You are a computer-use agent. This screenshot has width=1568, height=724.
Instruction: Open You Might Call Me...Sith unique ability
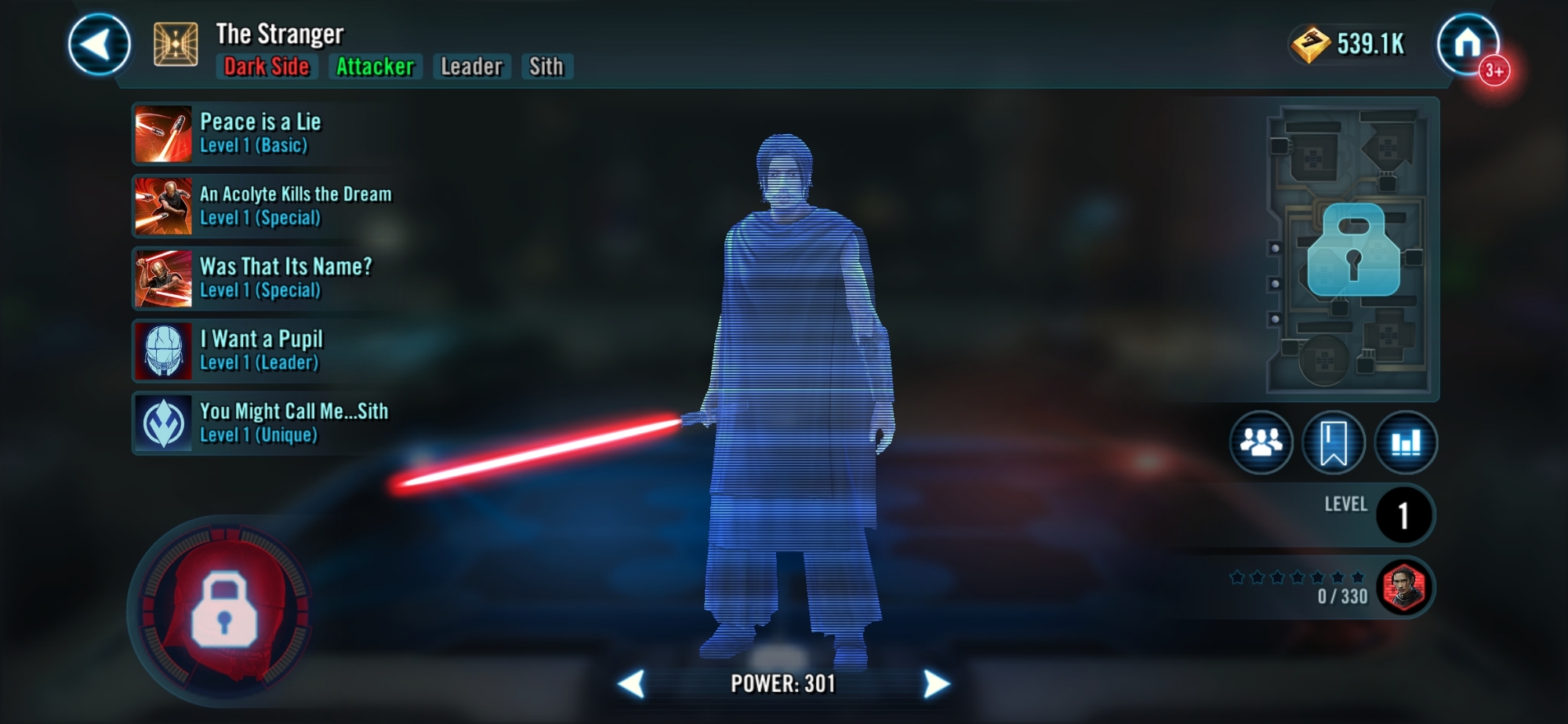[263, 423]
